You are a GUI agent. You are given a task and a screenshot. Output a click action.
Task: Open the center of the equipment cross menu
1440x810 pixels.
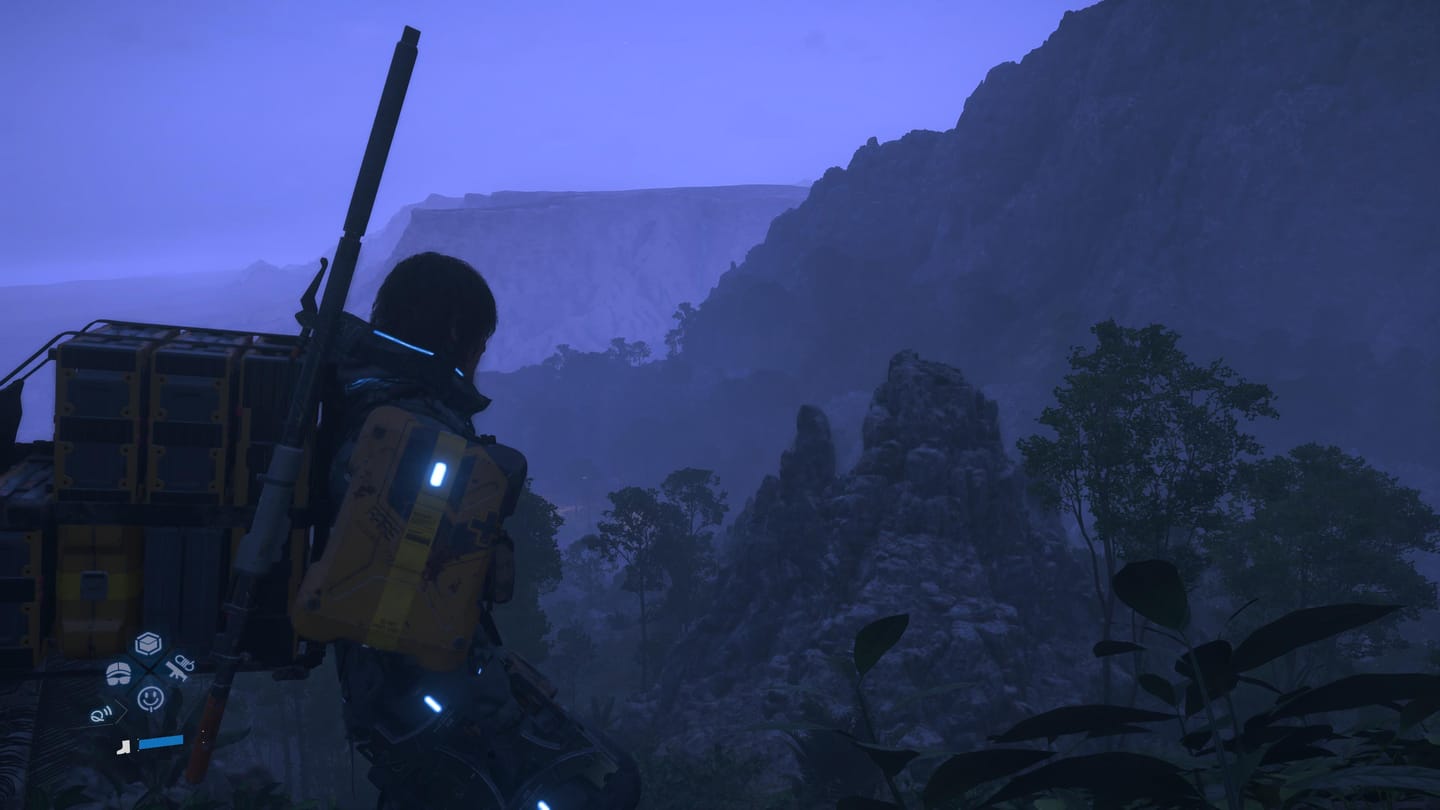[x=148, y=670]
